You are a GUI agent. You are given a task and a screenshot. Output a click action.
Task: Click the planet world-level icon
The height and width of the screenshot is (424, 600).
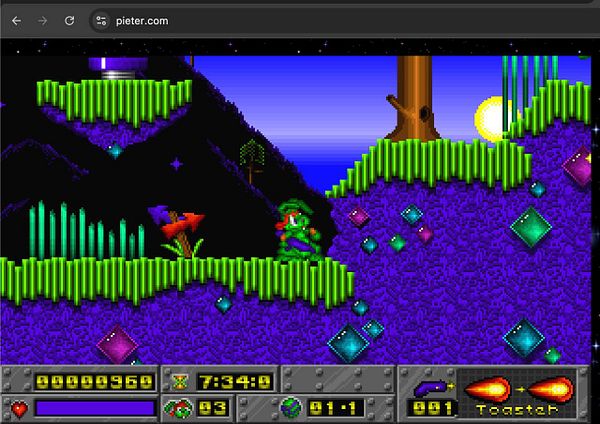(x=291, y=407)
